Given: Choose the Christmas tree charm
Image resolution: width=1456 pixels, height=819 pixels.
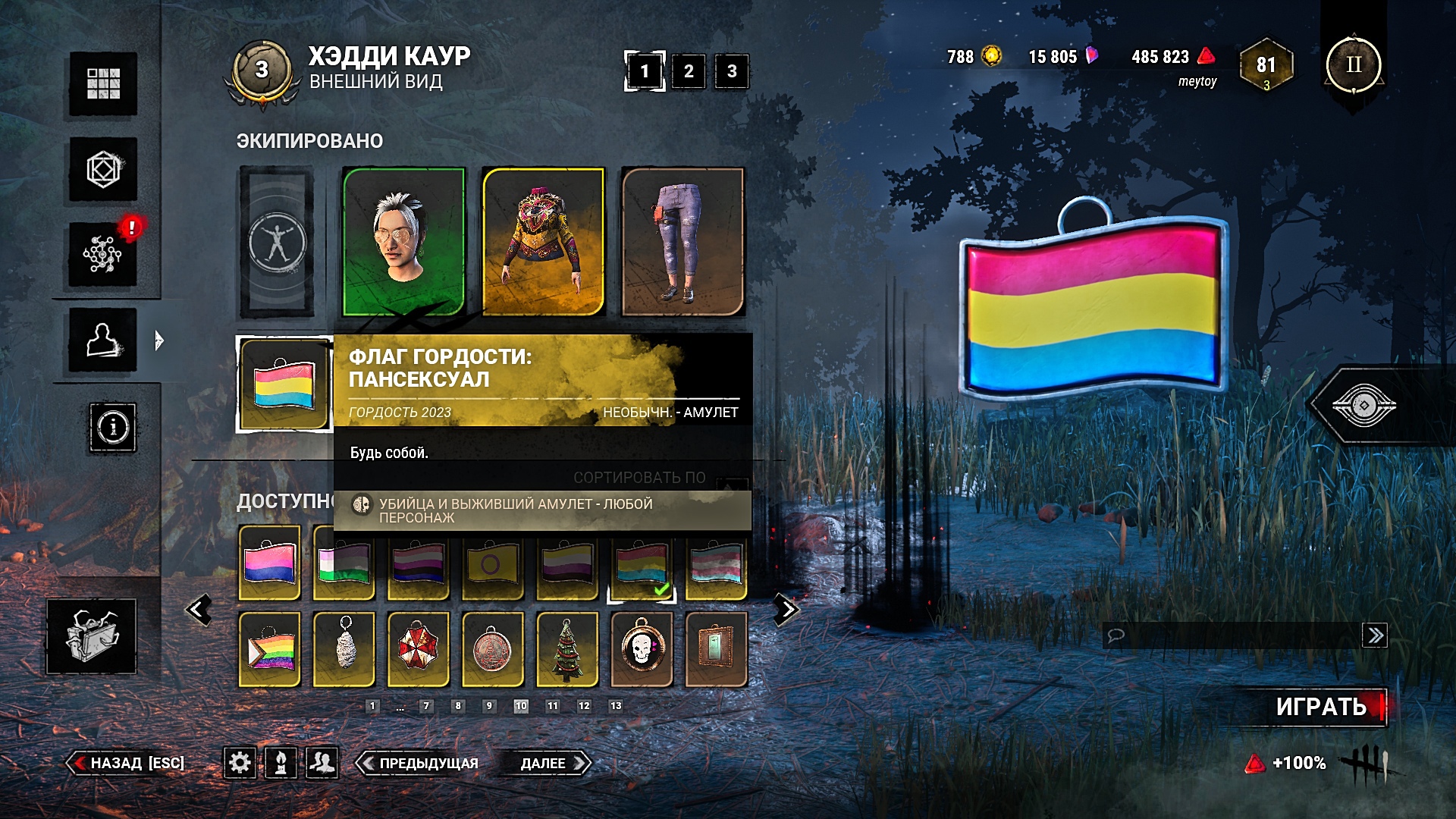Looking at the screenshot, I should tap(567, 649).
